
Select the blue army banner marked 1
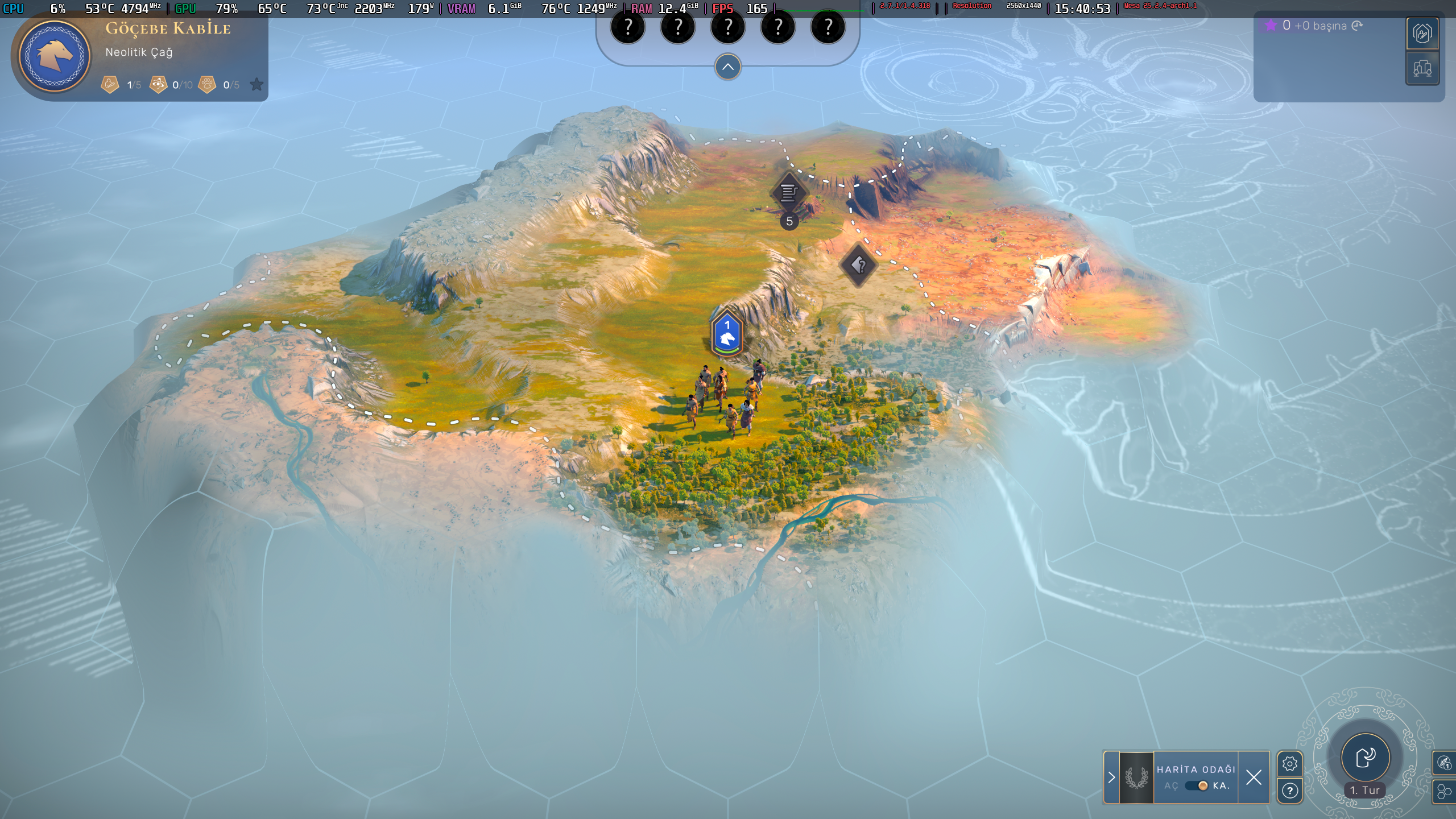pos(727,333)
